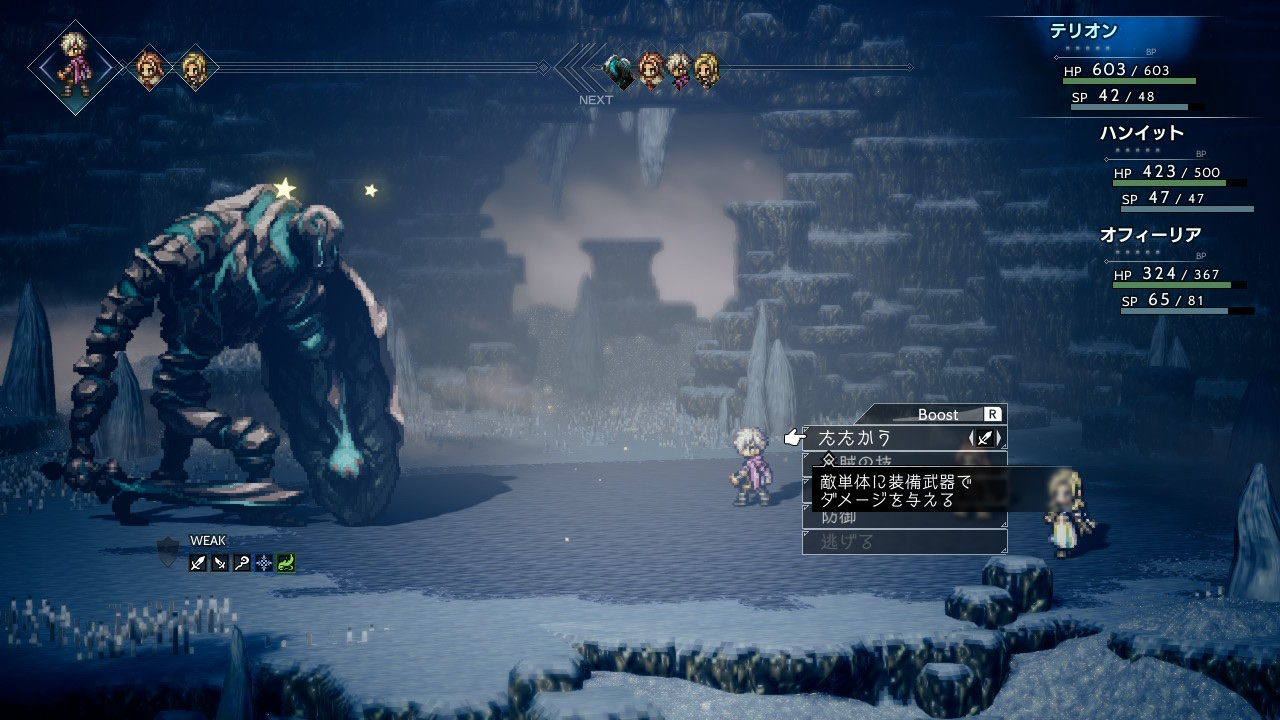The image size is (1280, 720).
Task: Select オフィーリア in the party status list
Action: pyautogui.click(x=1150, y=235)
